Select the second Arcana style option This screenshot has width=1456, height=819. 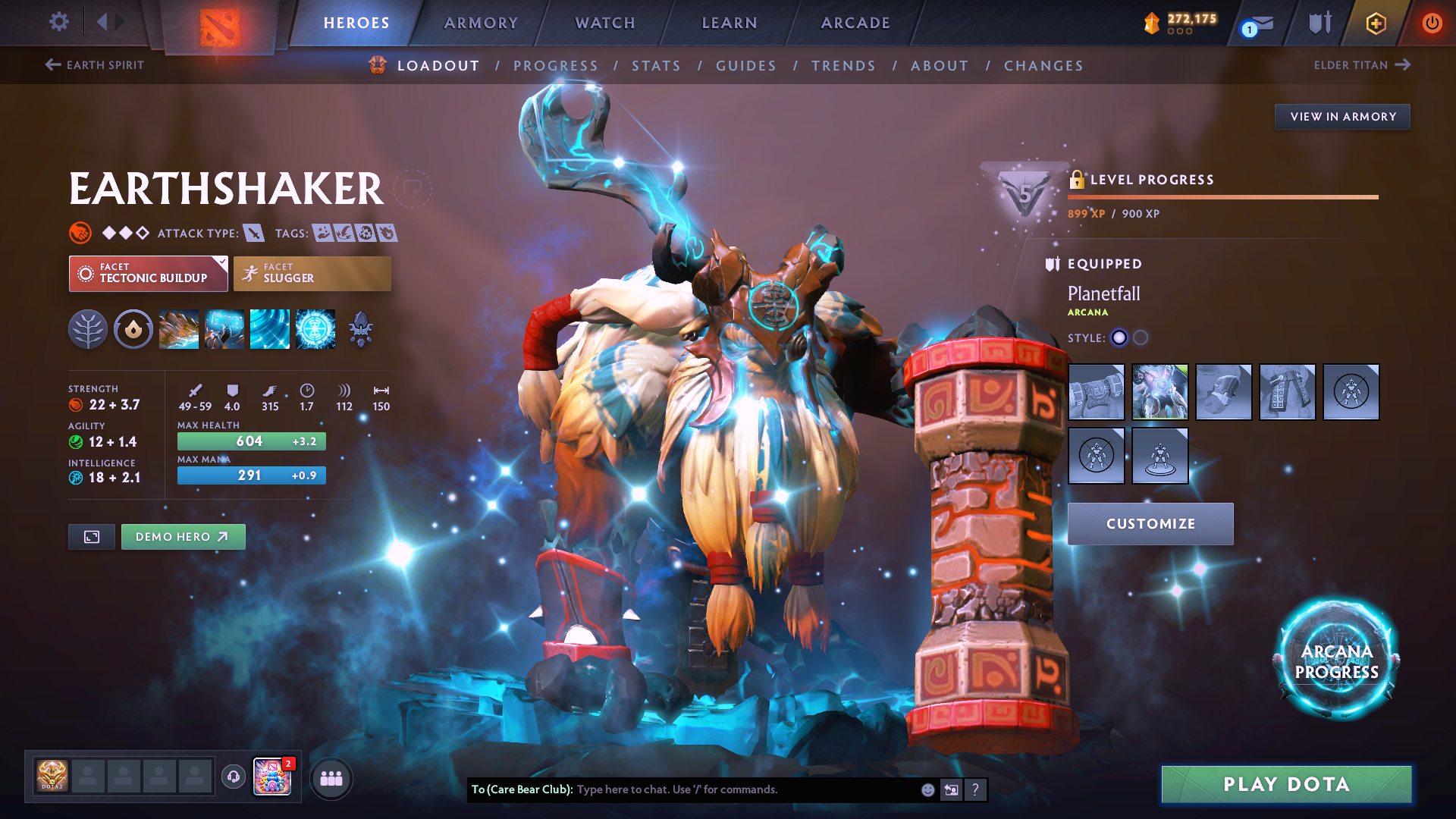(1141, 338)
